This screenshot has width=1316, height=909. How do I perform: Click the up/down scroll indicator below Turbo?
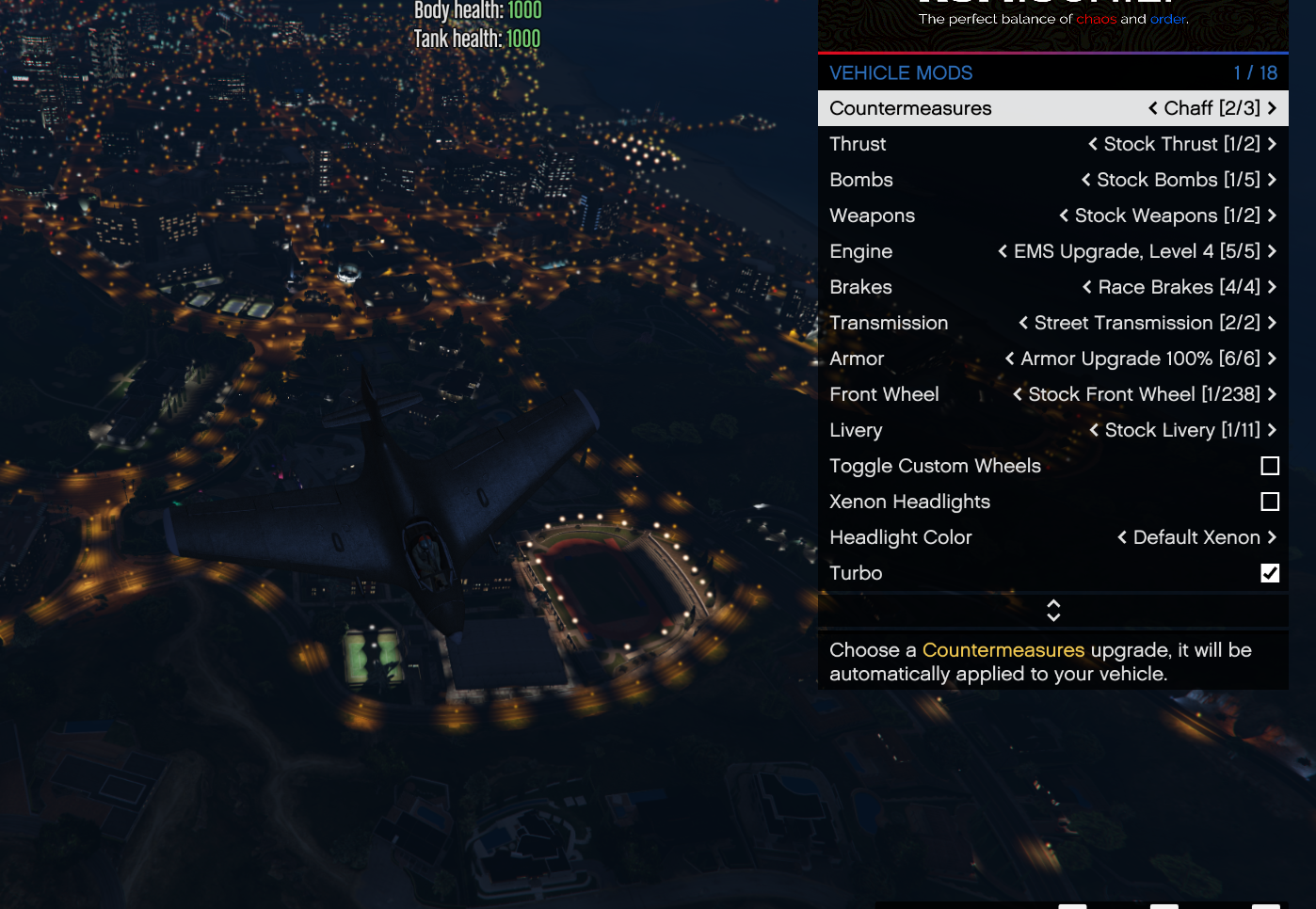click(1053, 611)
